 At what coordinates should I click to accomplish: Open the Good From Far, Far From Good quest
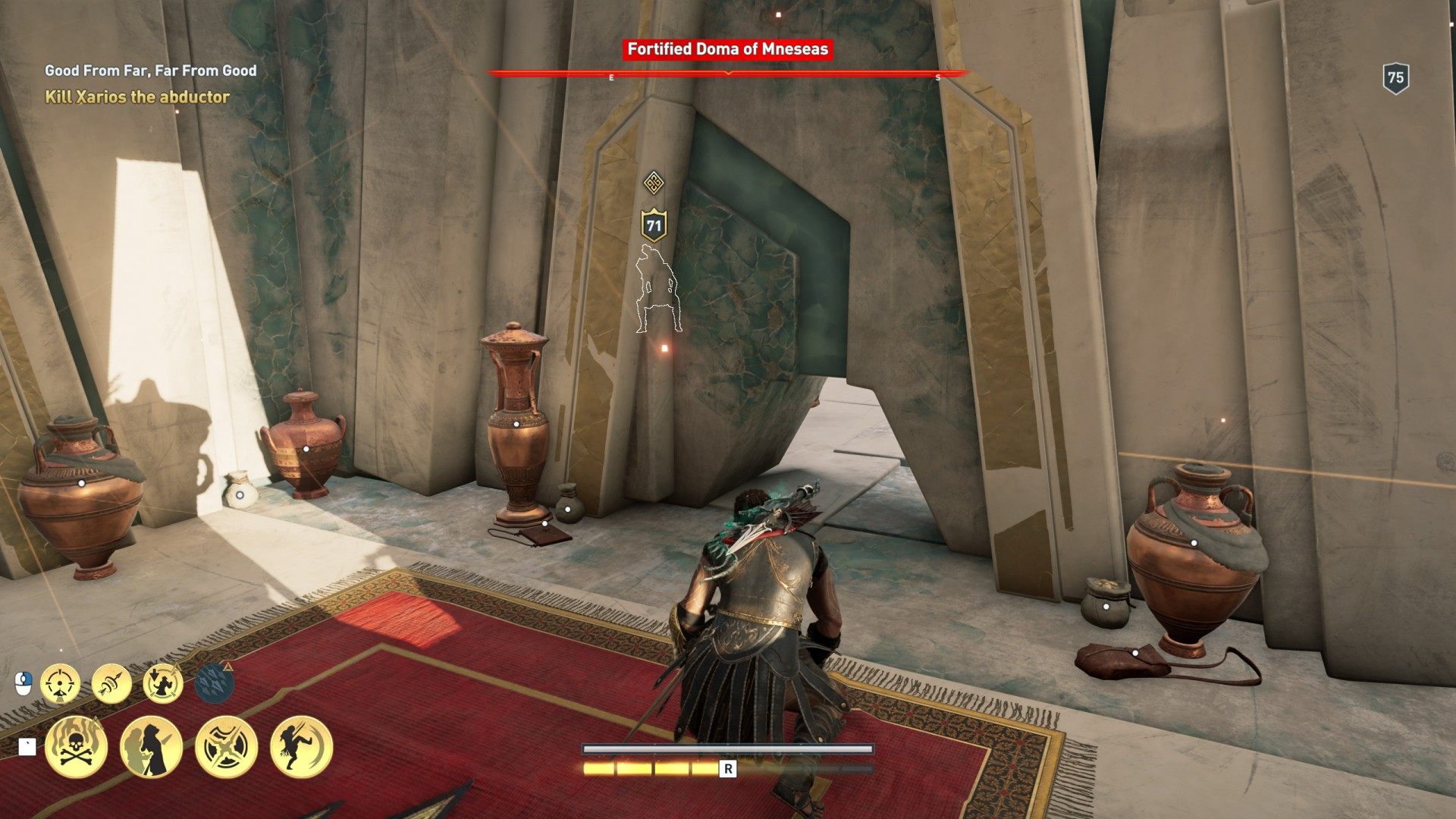tap(151, 71)
